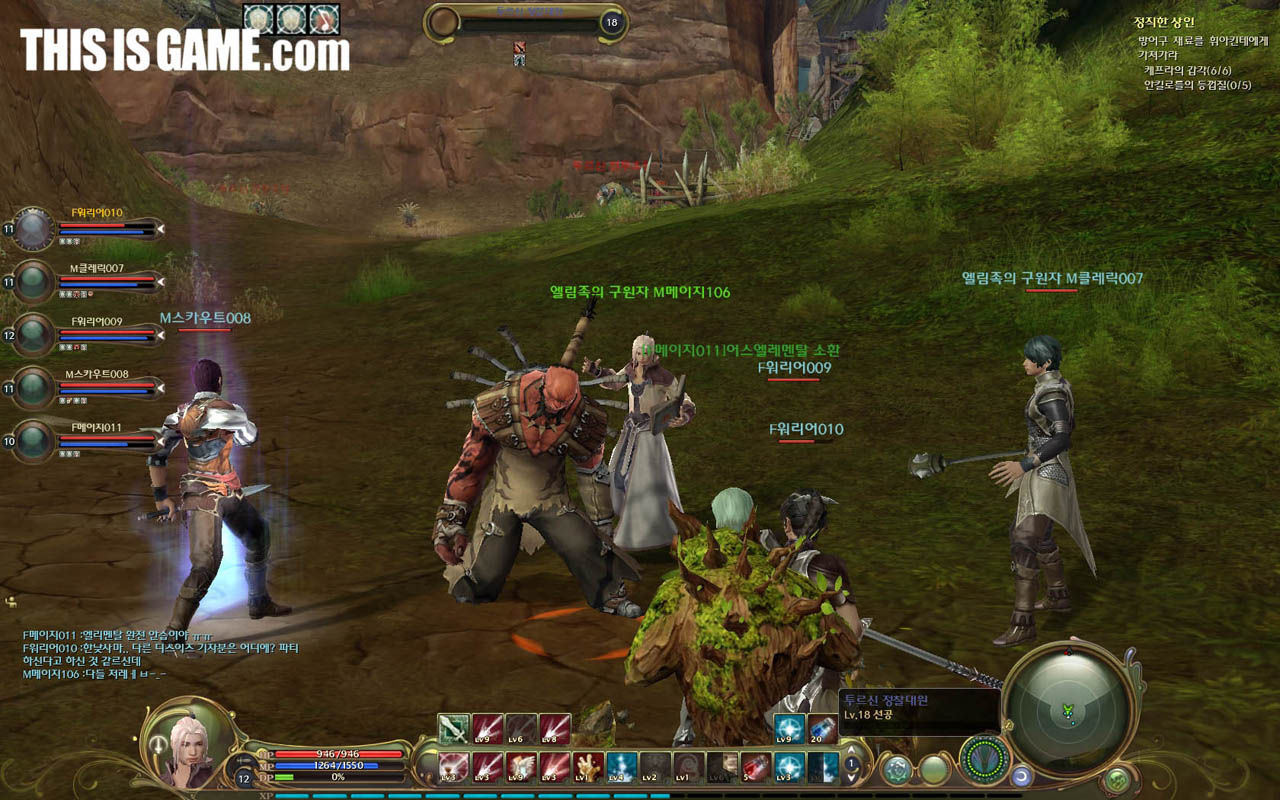The height and width of the screenshot is (800, 1280).
Task: Use the blue potion stack of 20
Action: click(823, 729)
